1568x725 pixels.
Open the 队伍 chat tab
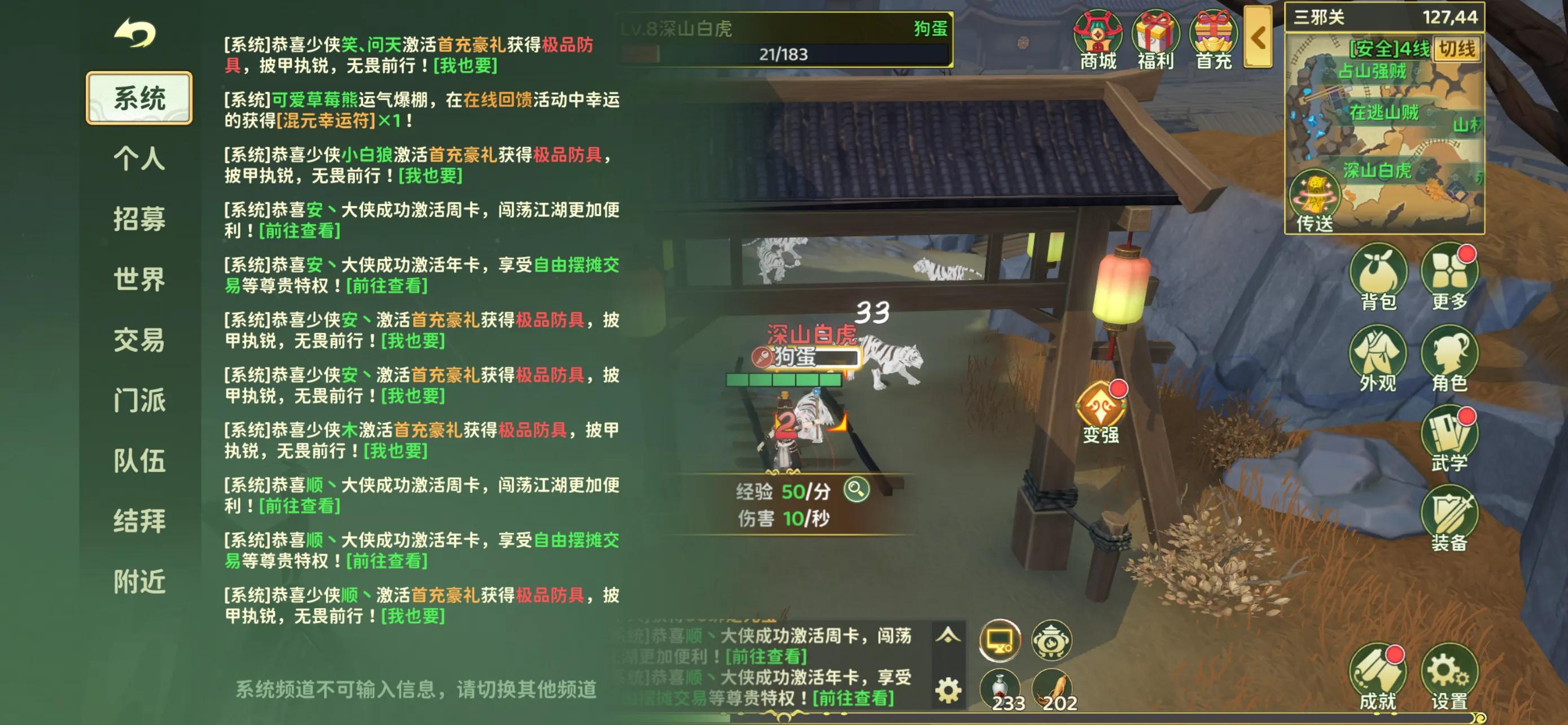click(139, 461)
